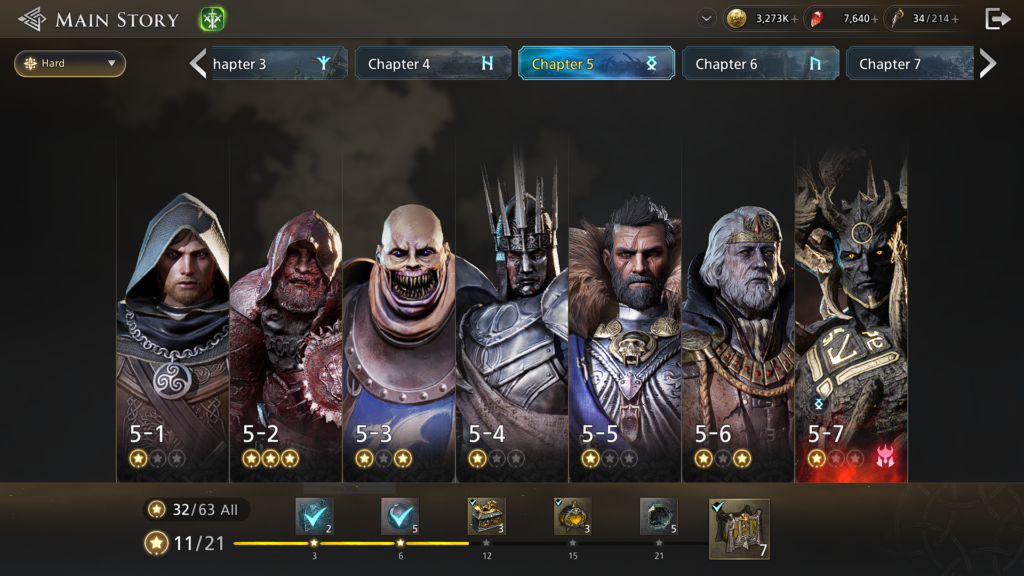The width and height of the screenshot is (1024, 576).
Task: Open the 21-star final reward chest
Action: (x=659, y=516)
